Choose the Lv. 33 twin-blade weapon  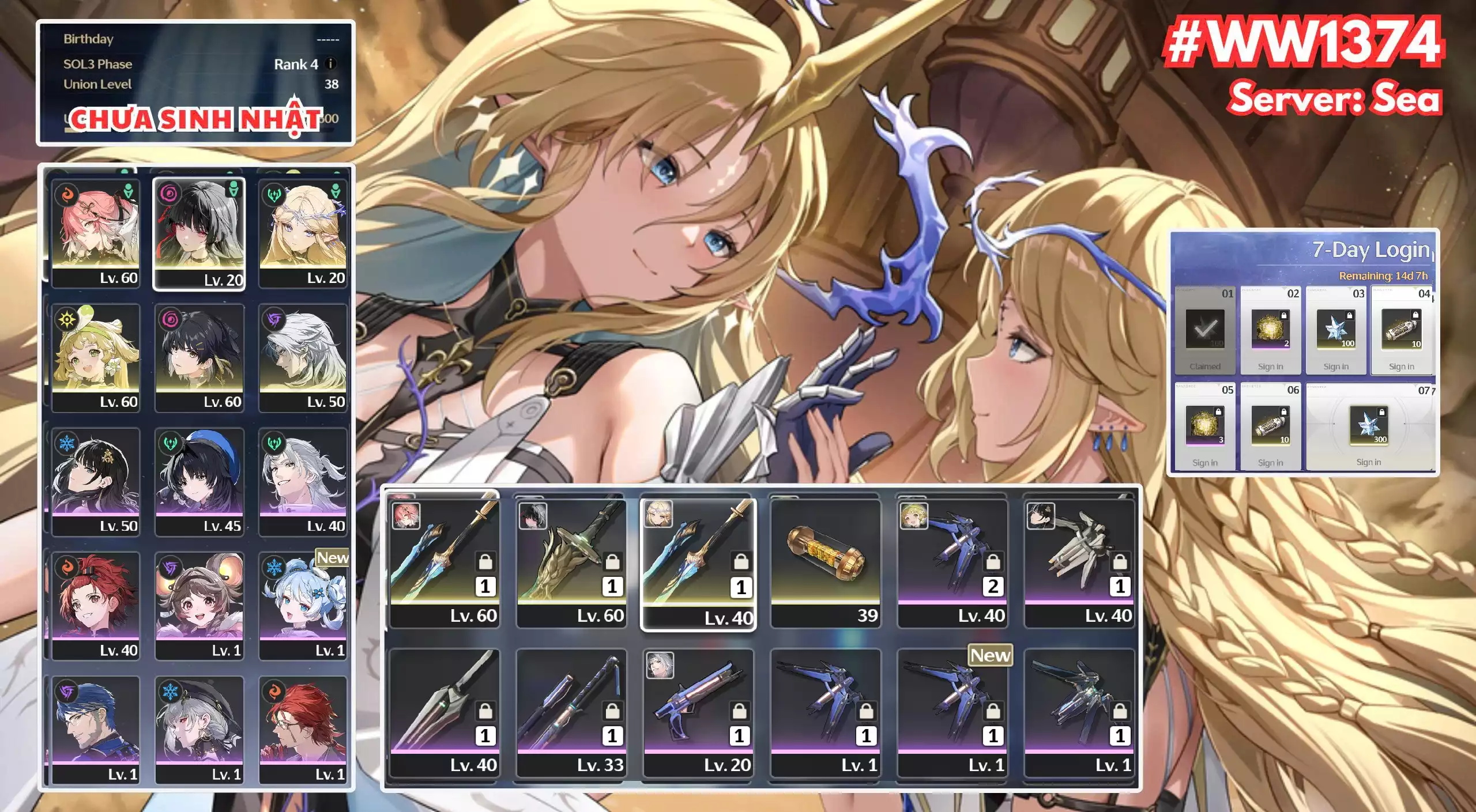[571, 713]
